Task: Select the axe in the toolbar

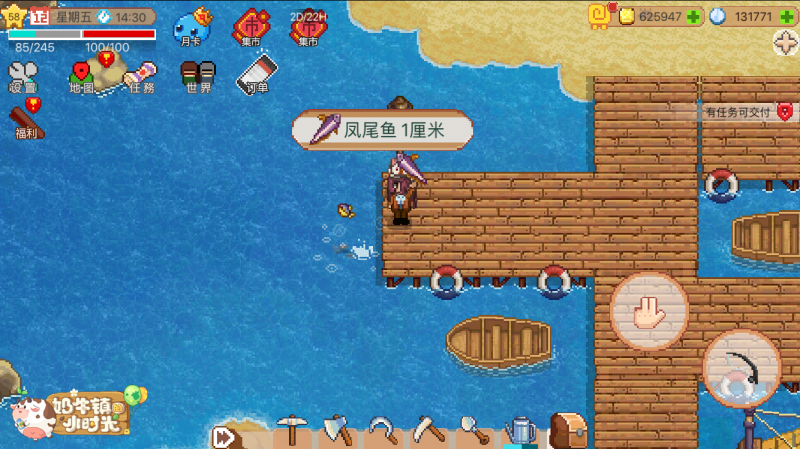Action: [340, 432]
